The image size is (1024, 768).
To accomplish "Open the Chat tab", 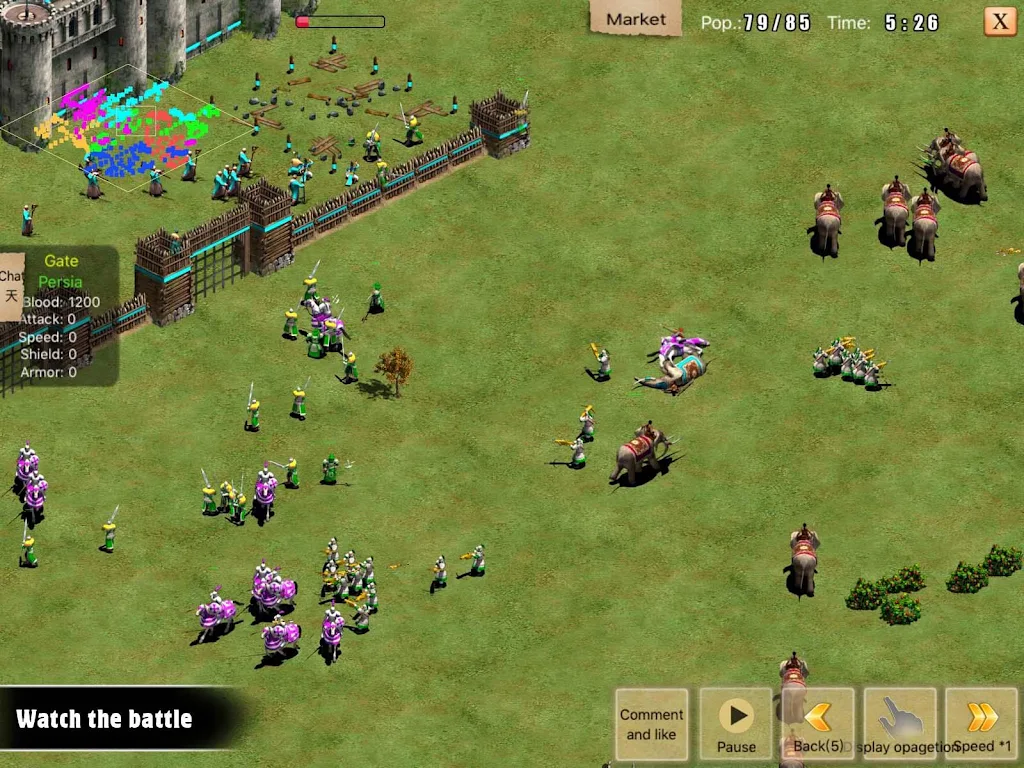I will pos(11,285).
